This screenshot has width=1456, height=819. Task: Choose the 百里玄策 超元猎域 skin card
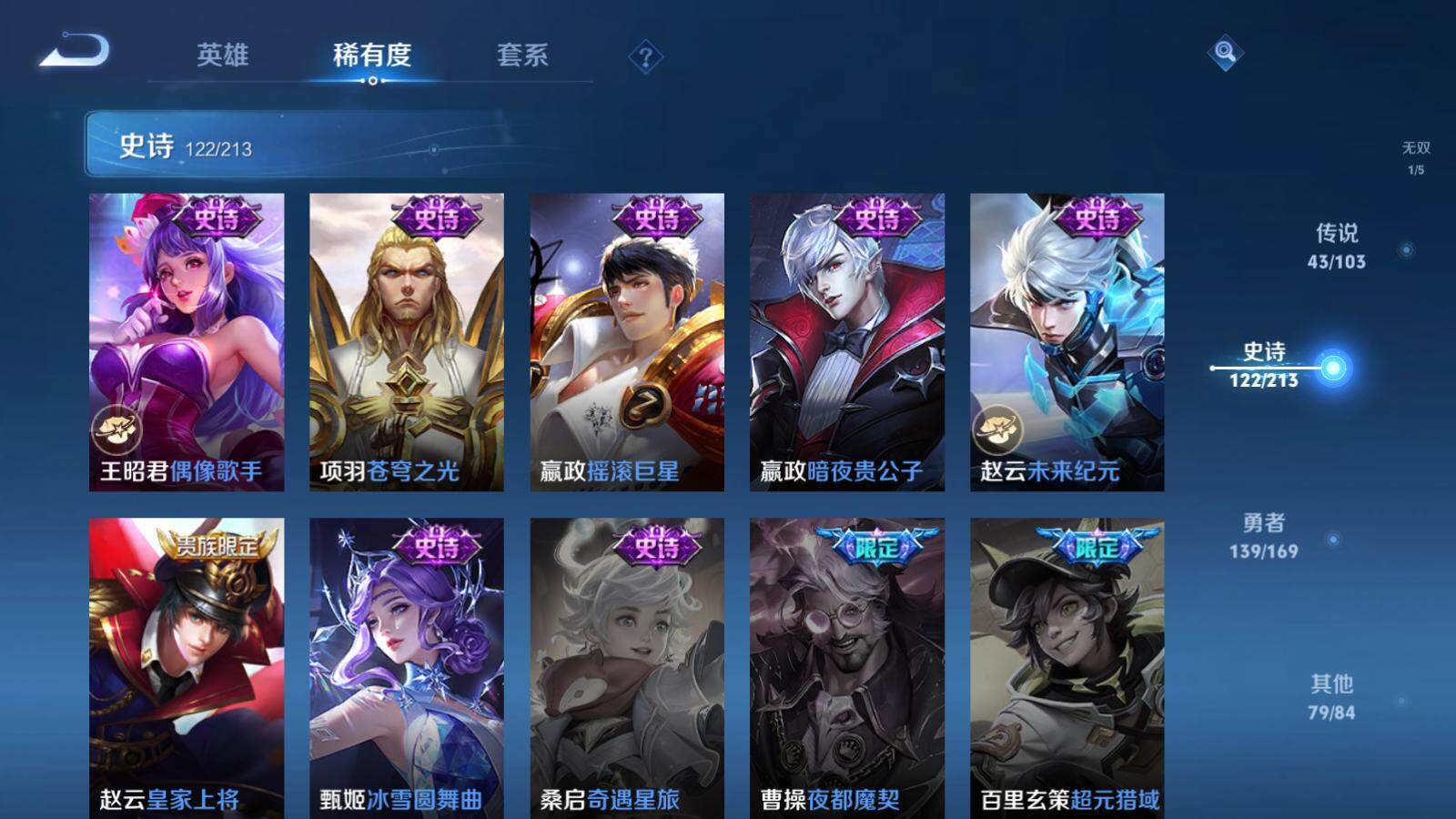pos(1067,667)
